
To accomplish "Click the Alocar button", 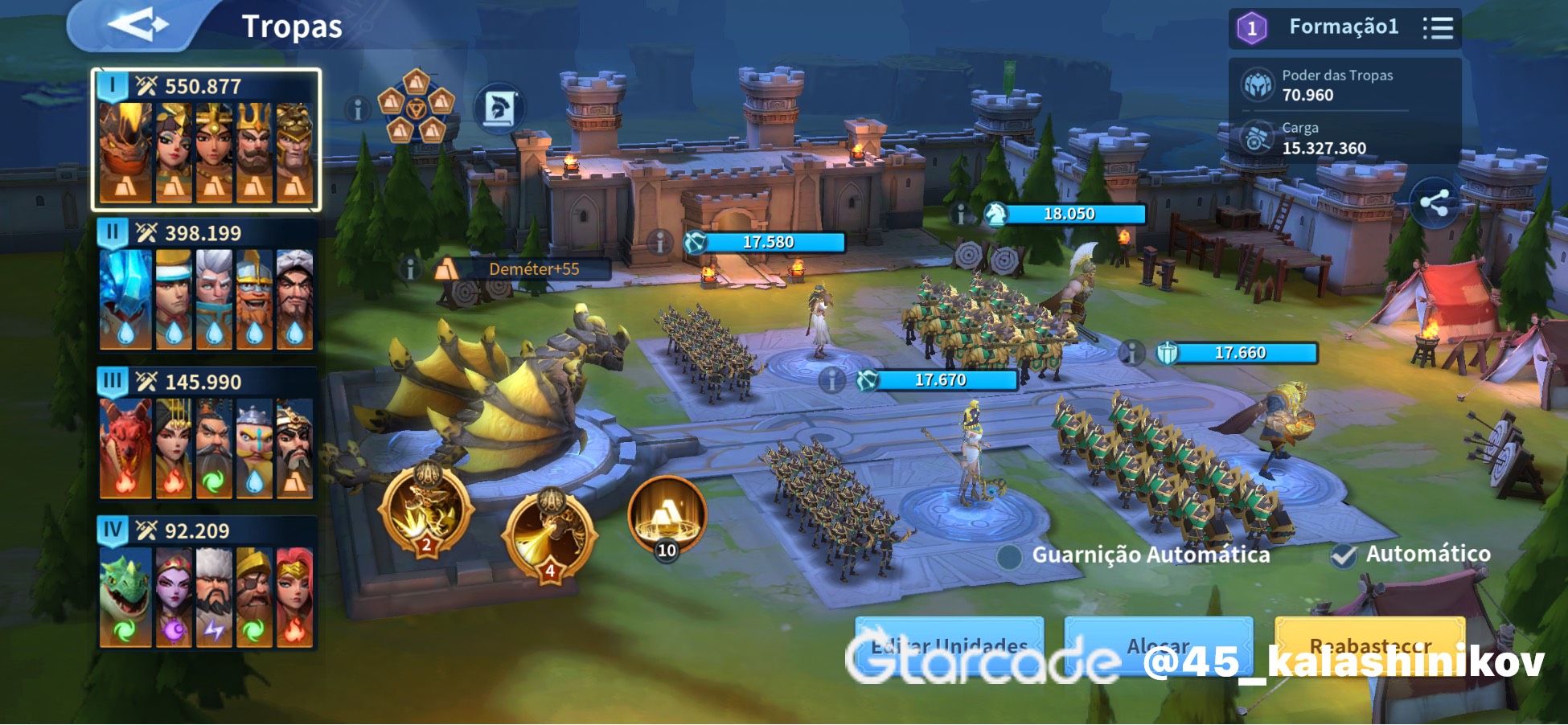I will tap(1158, 645).
